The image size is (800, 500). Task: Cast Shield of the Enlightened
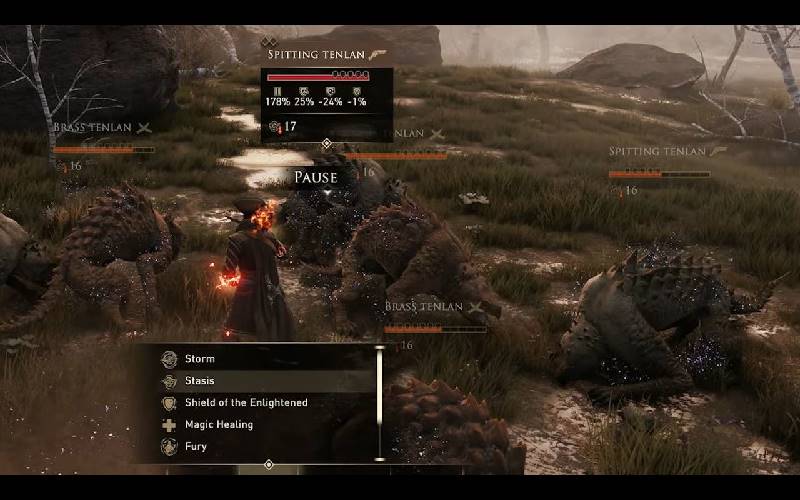[x=245, y=403]
